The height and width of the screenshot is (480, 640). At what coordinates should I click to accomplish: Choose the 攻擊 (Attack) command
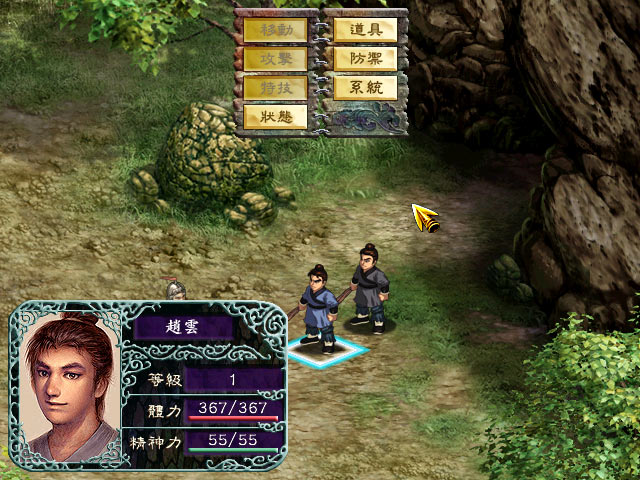275,59
